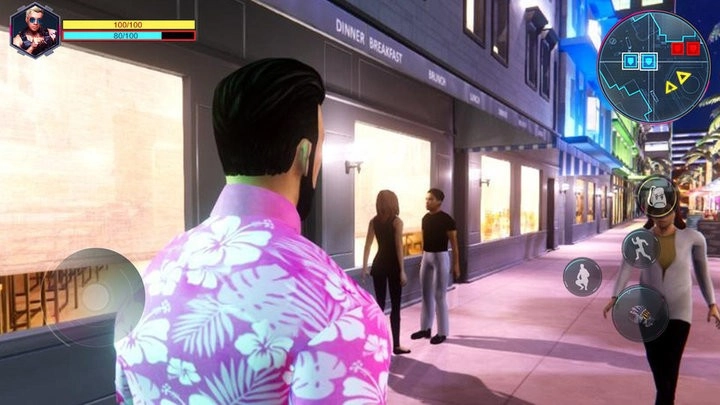
Task: Tap the virtual movement joystick
Action: [x=96, y=297]
